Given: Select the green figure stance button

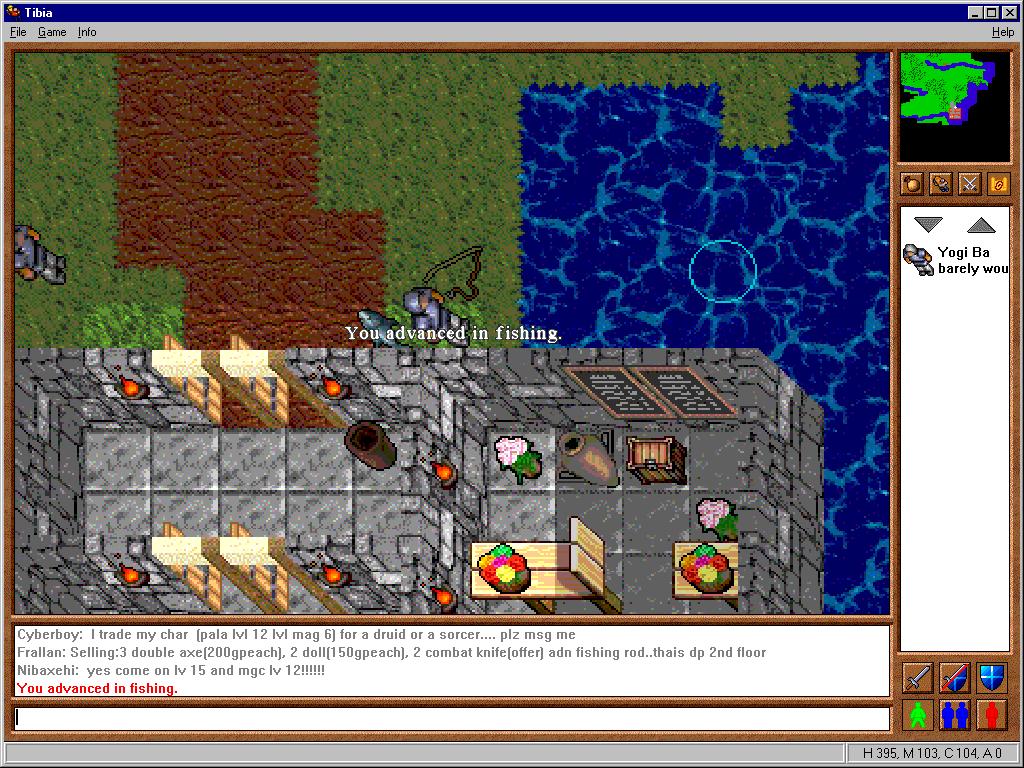Looking at the screenshot, I should (x=918, y=716).
